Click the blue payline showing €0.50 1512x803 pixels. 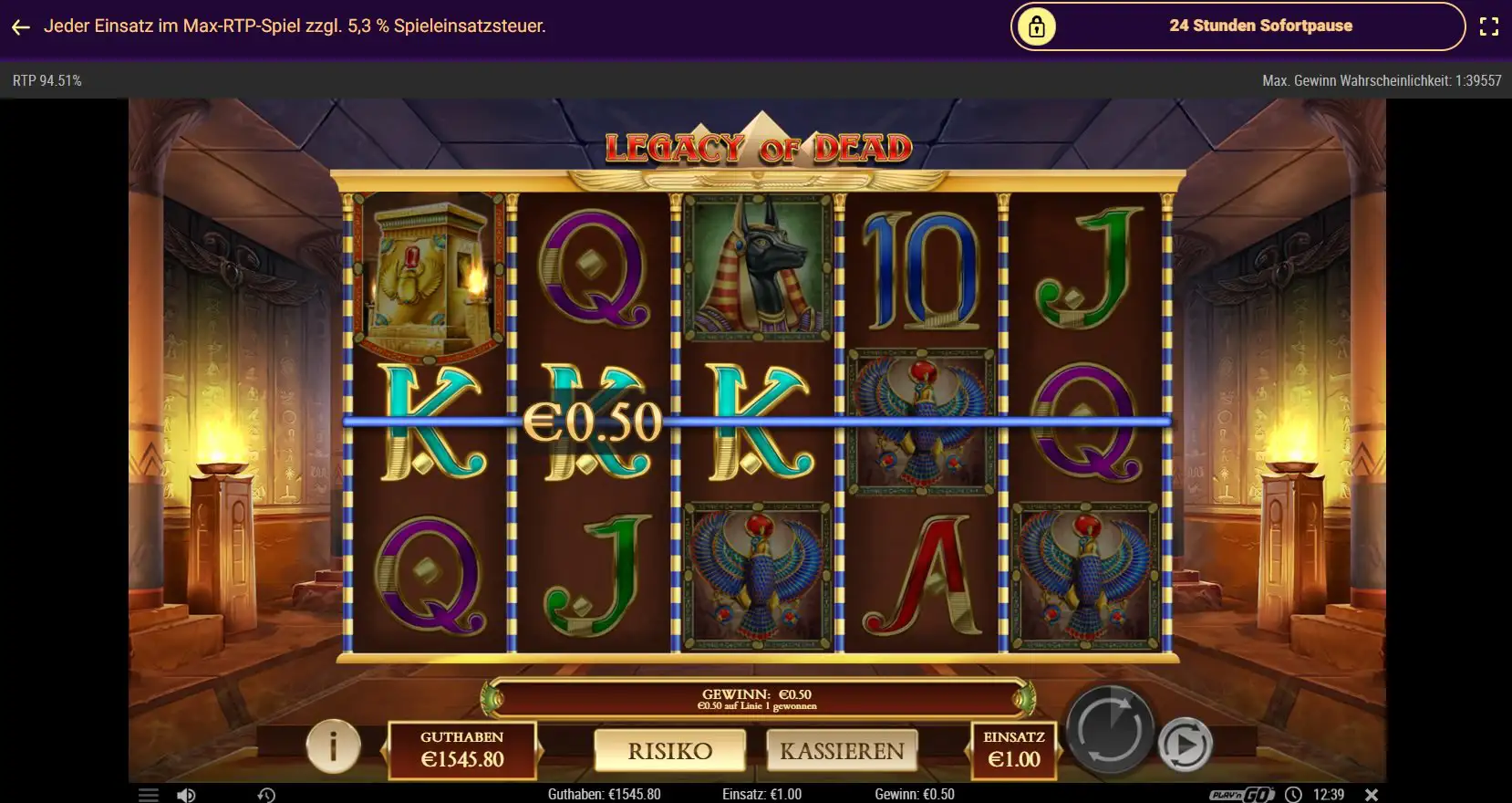[x=593, y=421]
